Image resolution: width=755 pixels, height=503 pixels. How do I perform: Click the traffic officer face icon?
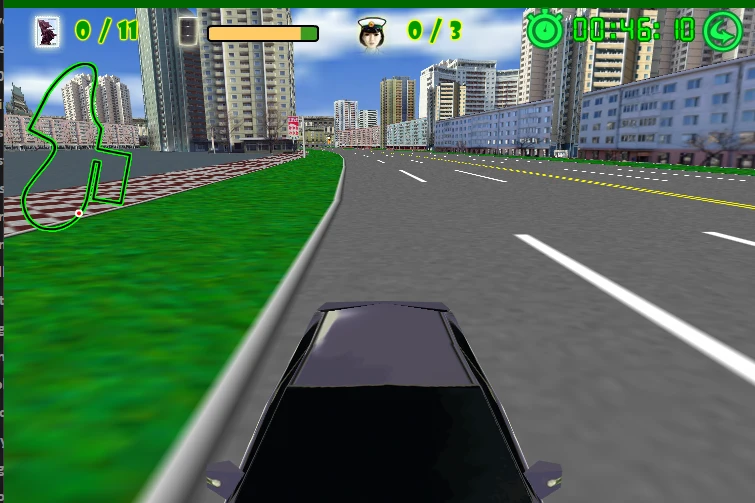point(373,32)
